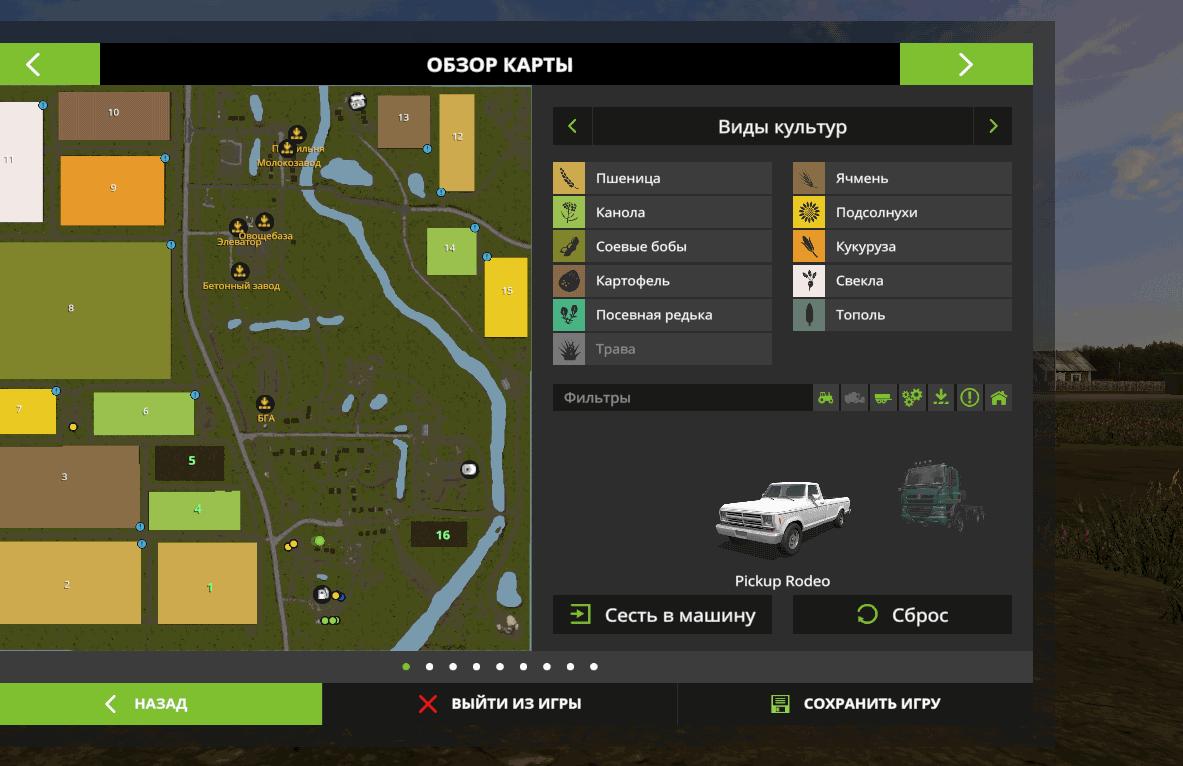Click Сесть в машину to enter vehicle
Image resolution: width=1183 pixels, height=766 pixels.
click(662, 615)
